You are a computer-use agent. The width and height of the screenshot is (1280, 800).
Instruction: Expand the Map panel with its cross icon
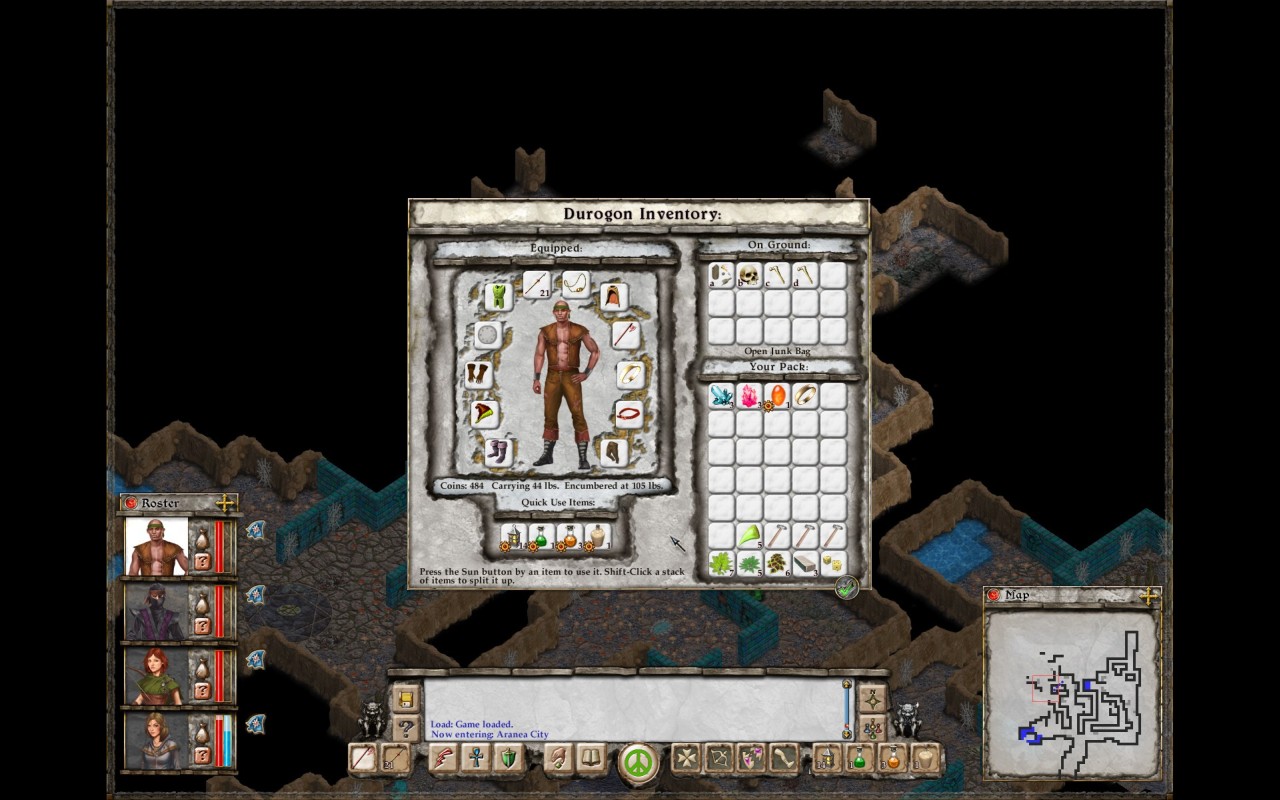point(1148,594)
